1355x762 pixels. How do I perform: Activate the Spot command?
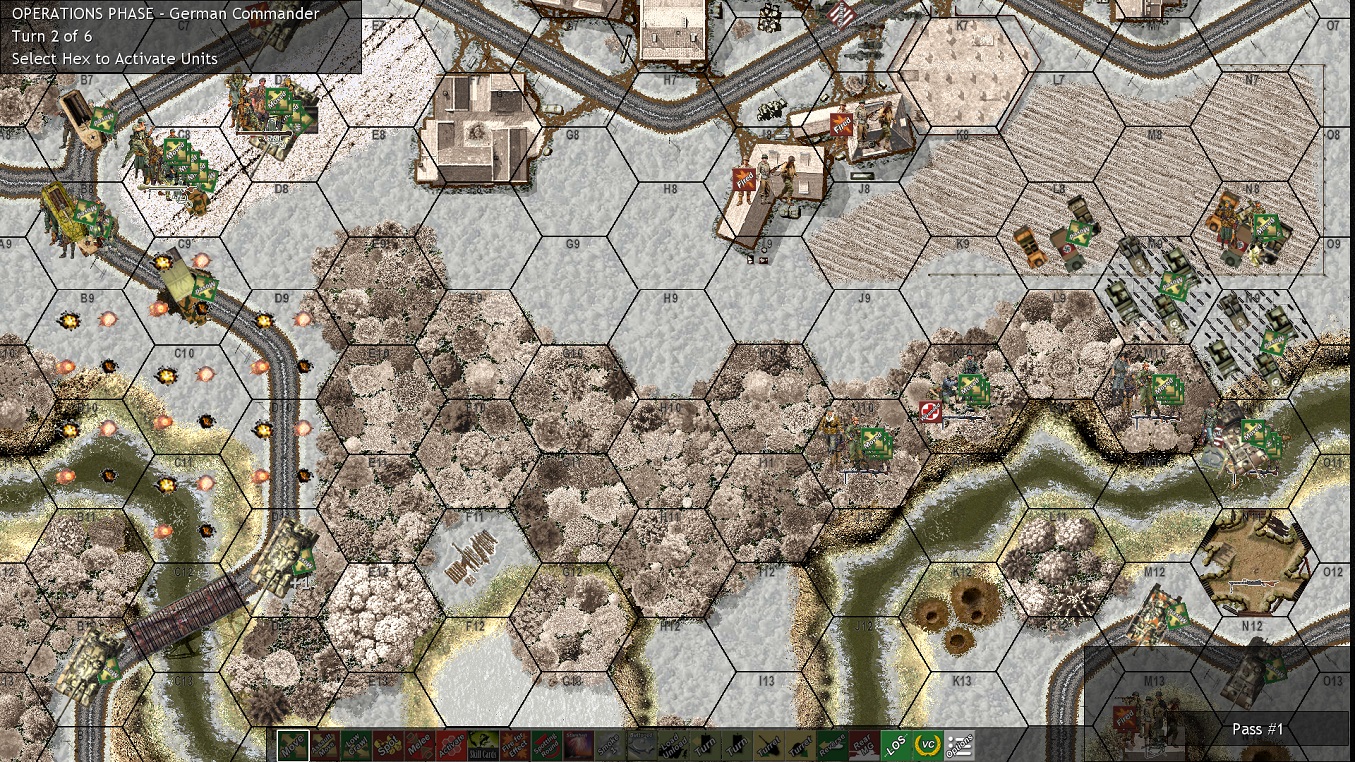click(x=386, y=744)
